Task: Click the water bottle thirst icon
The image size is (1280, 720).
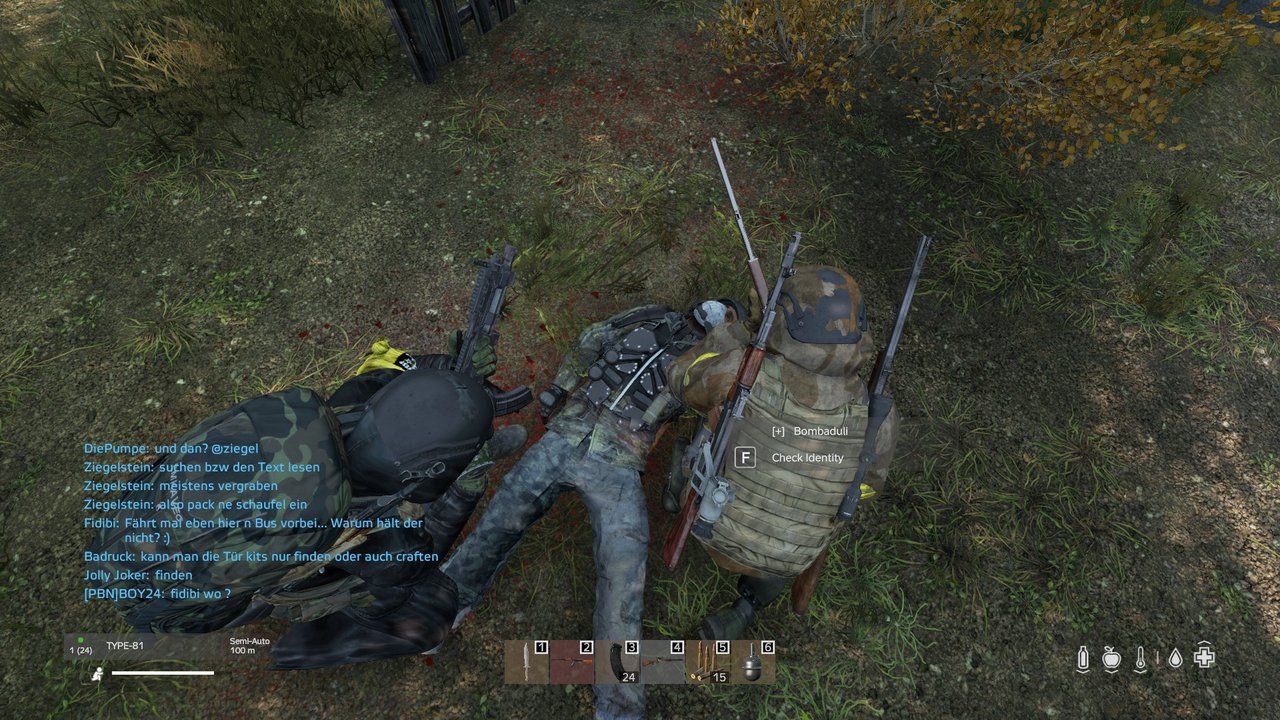Action: pos(1083,658)
